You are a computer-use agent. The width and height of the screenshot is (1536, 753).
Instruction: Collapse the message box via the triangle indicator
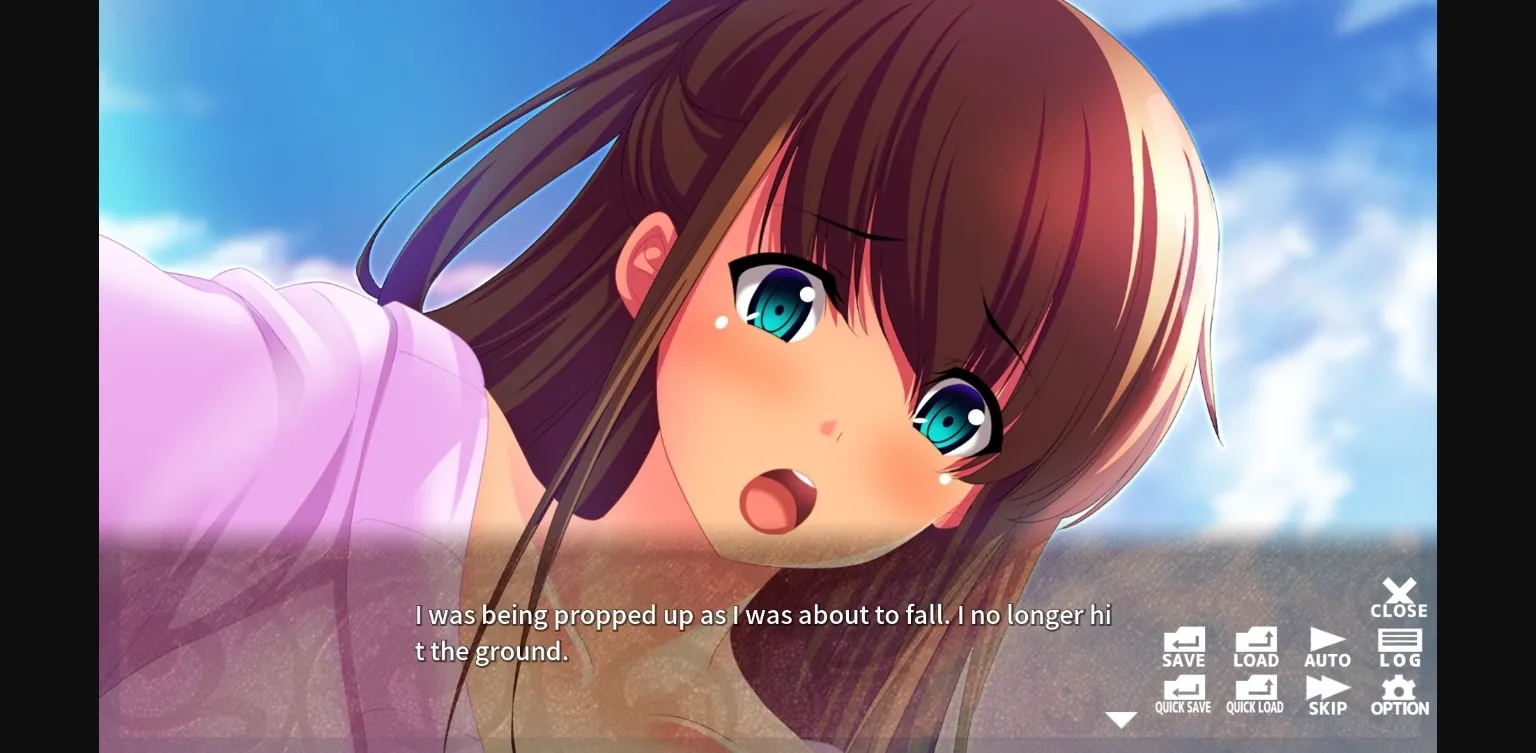tap(1122, 717)
